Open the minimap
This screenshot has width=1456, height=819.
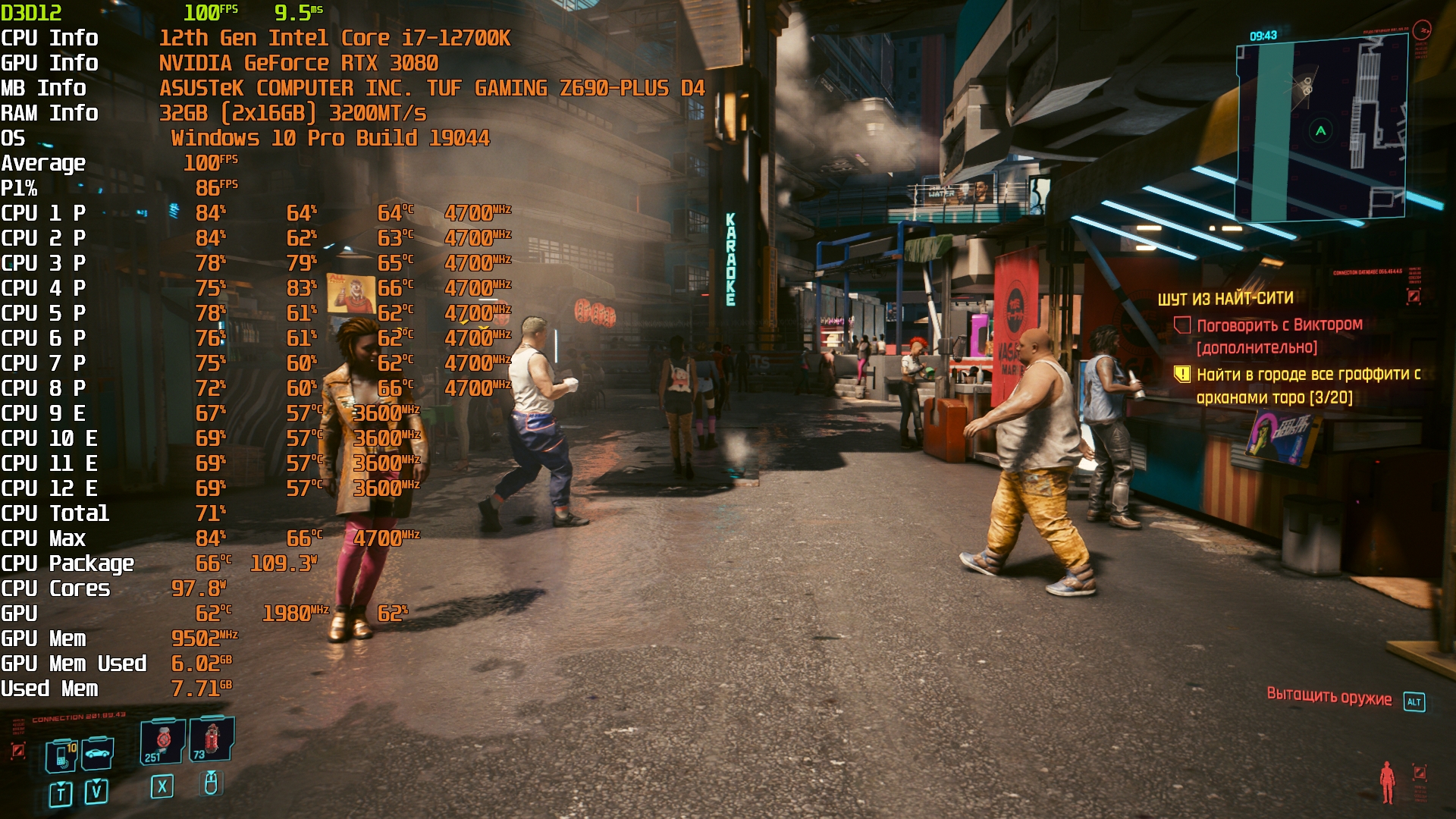1321,129
